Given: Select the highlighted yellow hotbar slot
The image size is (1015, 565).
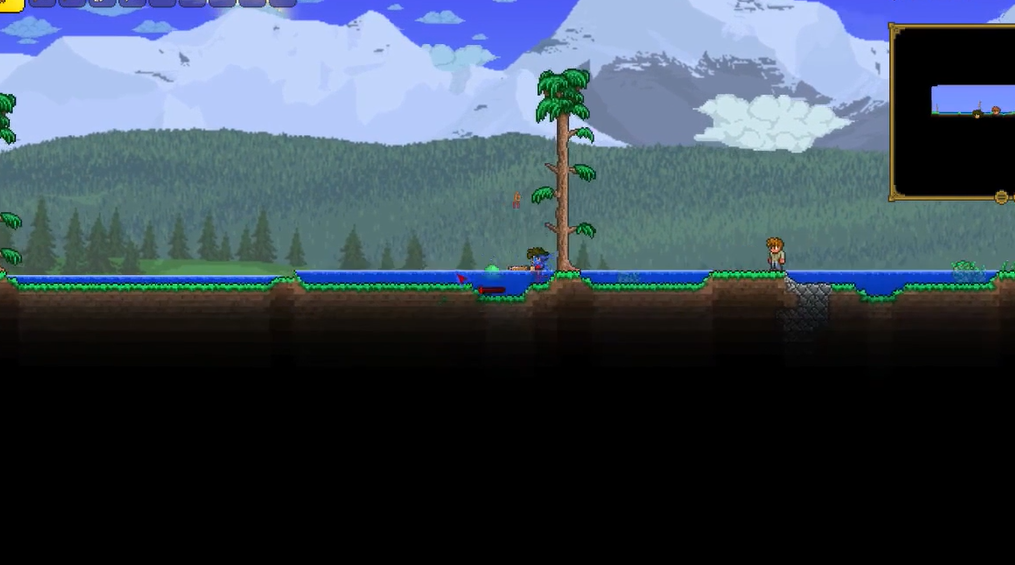Looking at the screenshot, I should point(10,4).
